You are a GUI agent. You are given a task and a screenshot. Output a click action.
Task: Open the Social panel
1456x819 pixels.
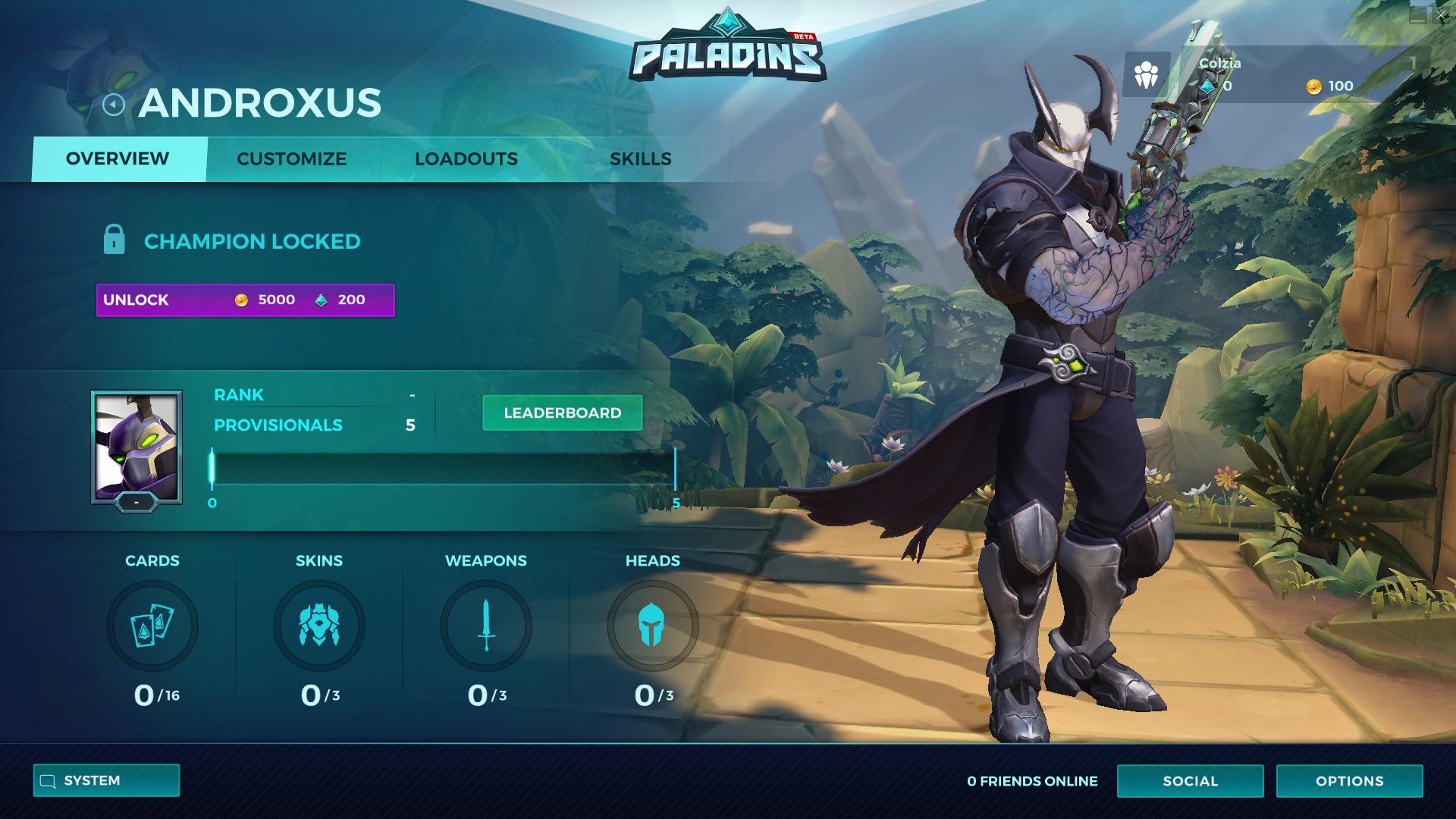coord(1190,781)
